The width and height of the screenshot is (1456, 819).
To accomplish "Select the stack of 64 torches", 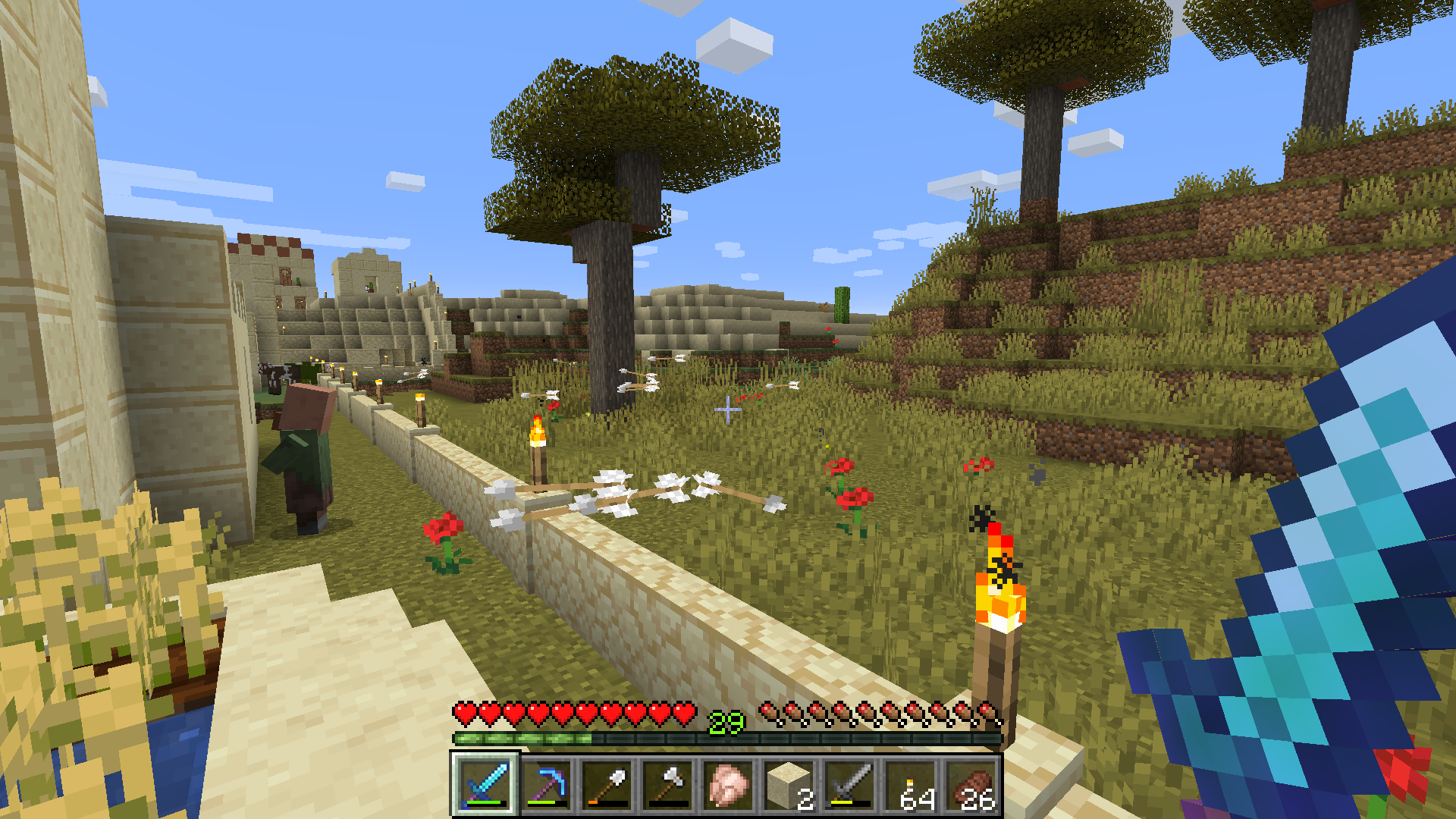I will pos(910,785).
